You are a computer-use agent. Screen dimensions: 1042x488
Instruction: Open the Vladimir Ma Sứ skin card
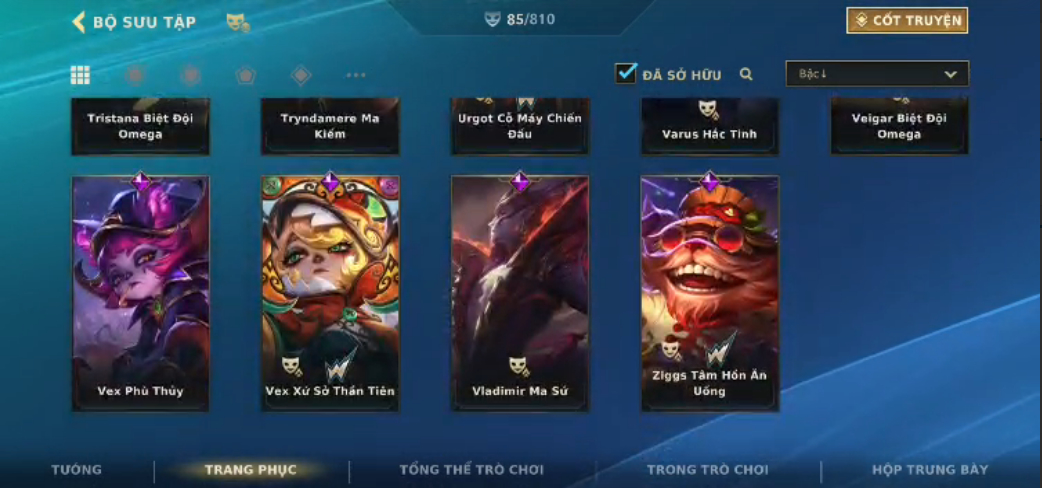coord(520,293)
